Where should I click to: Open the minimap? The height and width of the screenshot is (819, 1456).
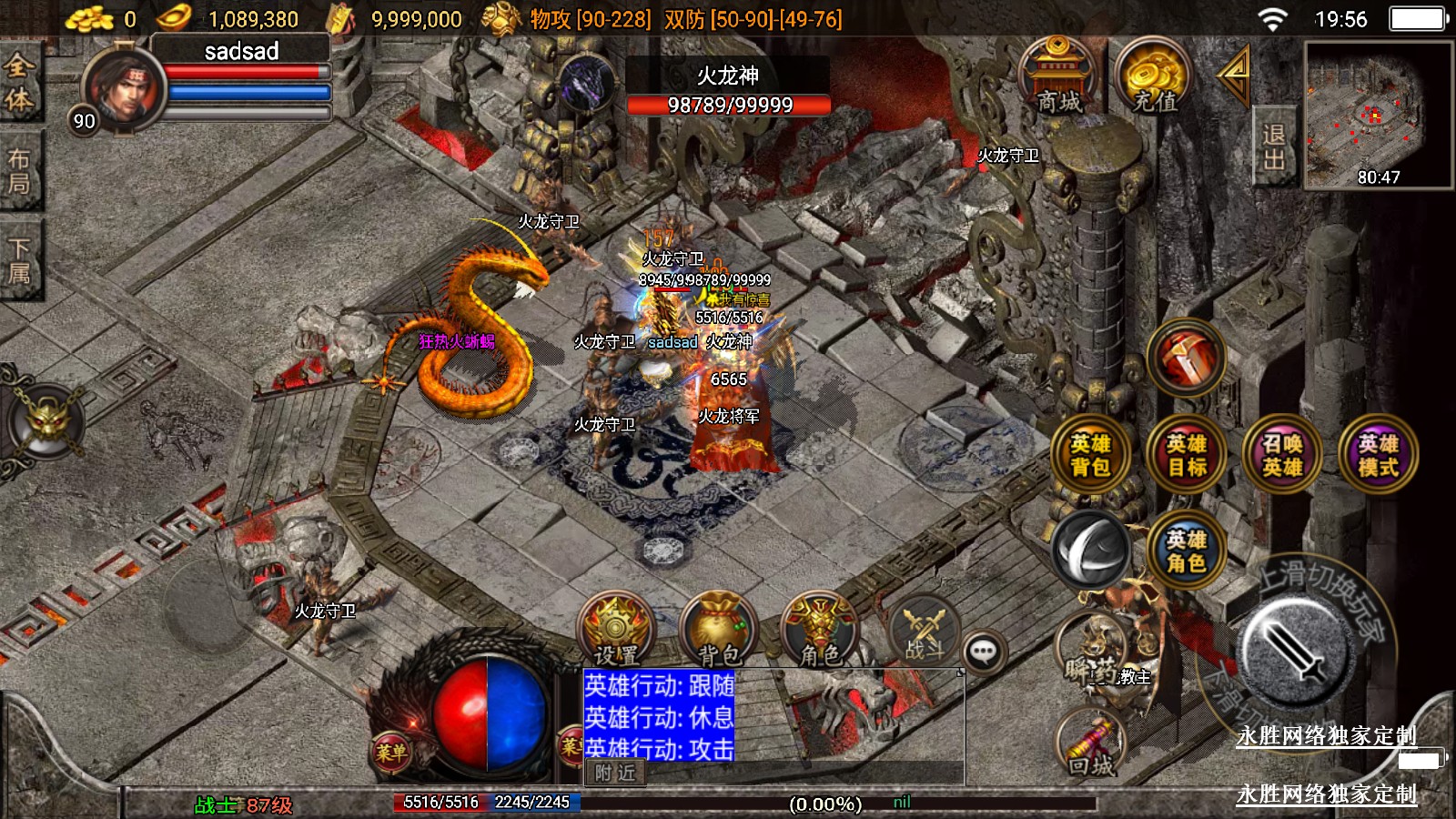[1378, 115]
